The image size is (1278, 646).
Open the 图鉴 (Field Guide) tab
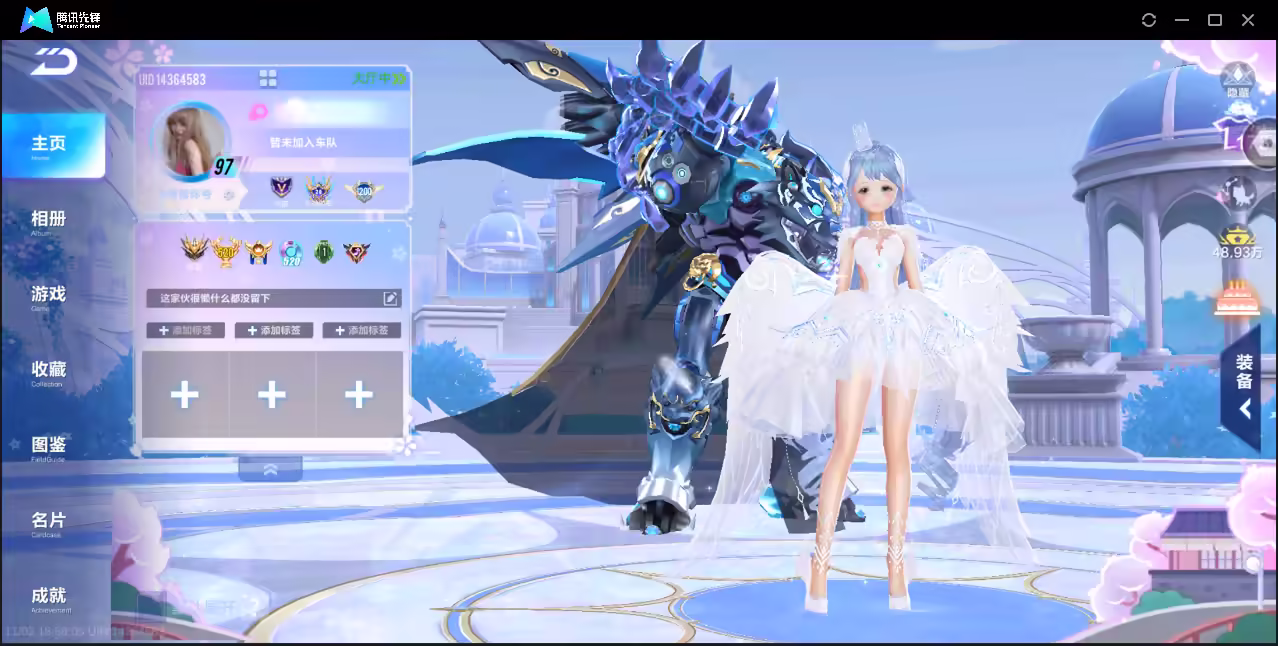click(48, 446)
